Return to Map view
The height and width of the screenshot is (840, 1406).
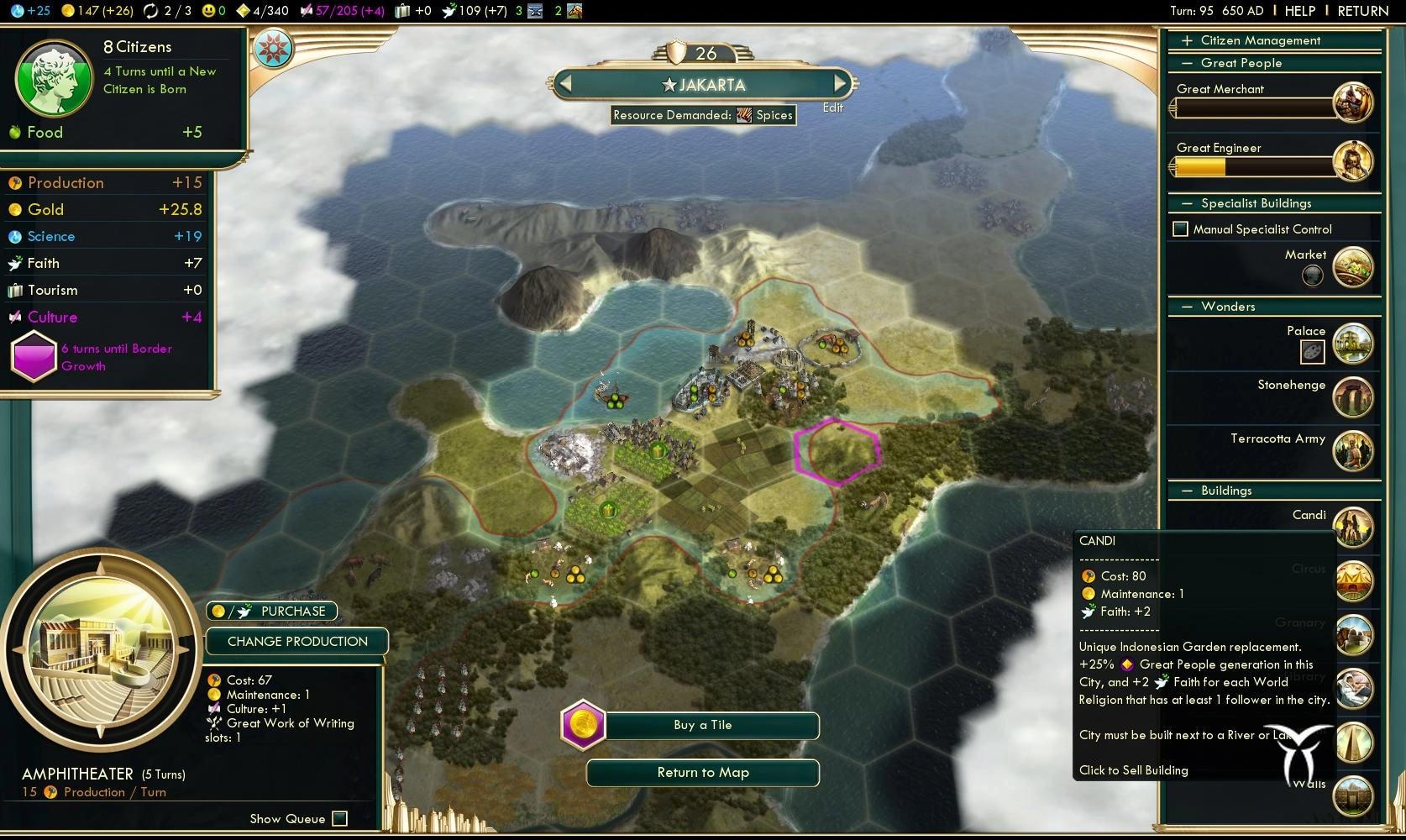[x=703, y=773]
